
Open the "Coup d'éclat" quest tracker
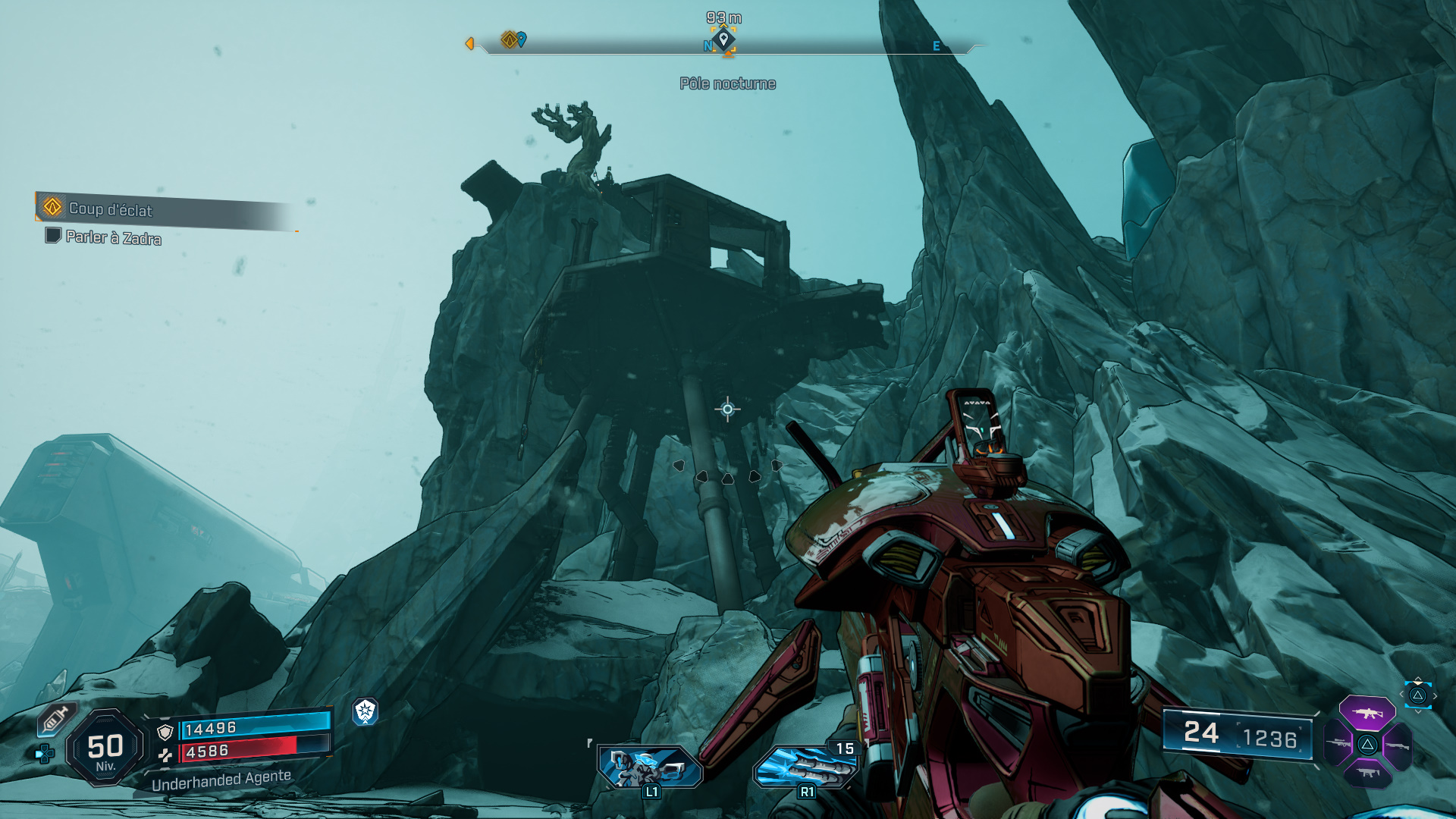pos(110,209)
